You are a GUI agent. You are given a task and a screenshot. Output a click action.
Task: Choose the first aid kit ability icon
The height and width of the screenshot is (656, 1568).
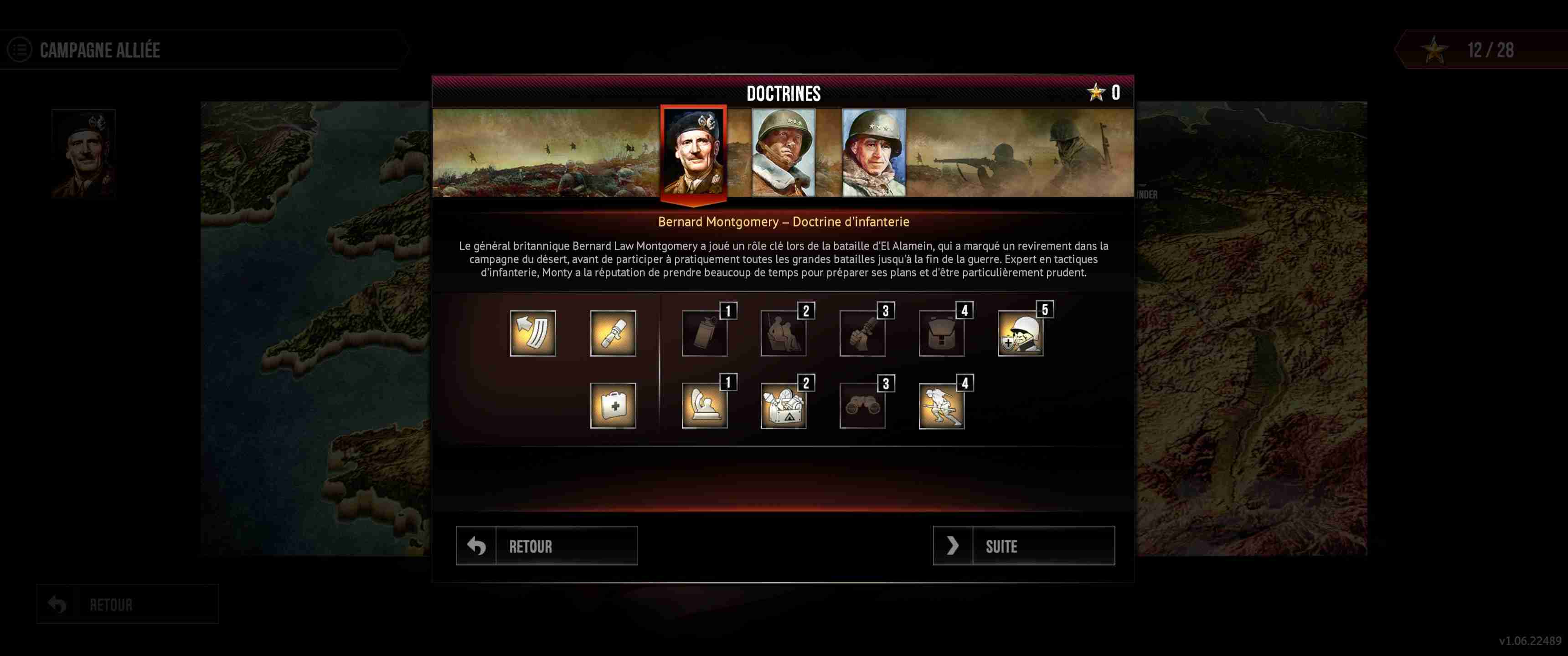[613, 405]
